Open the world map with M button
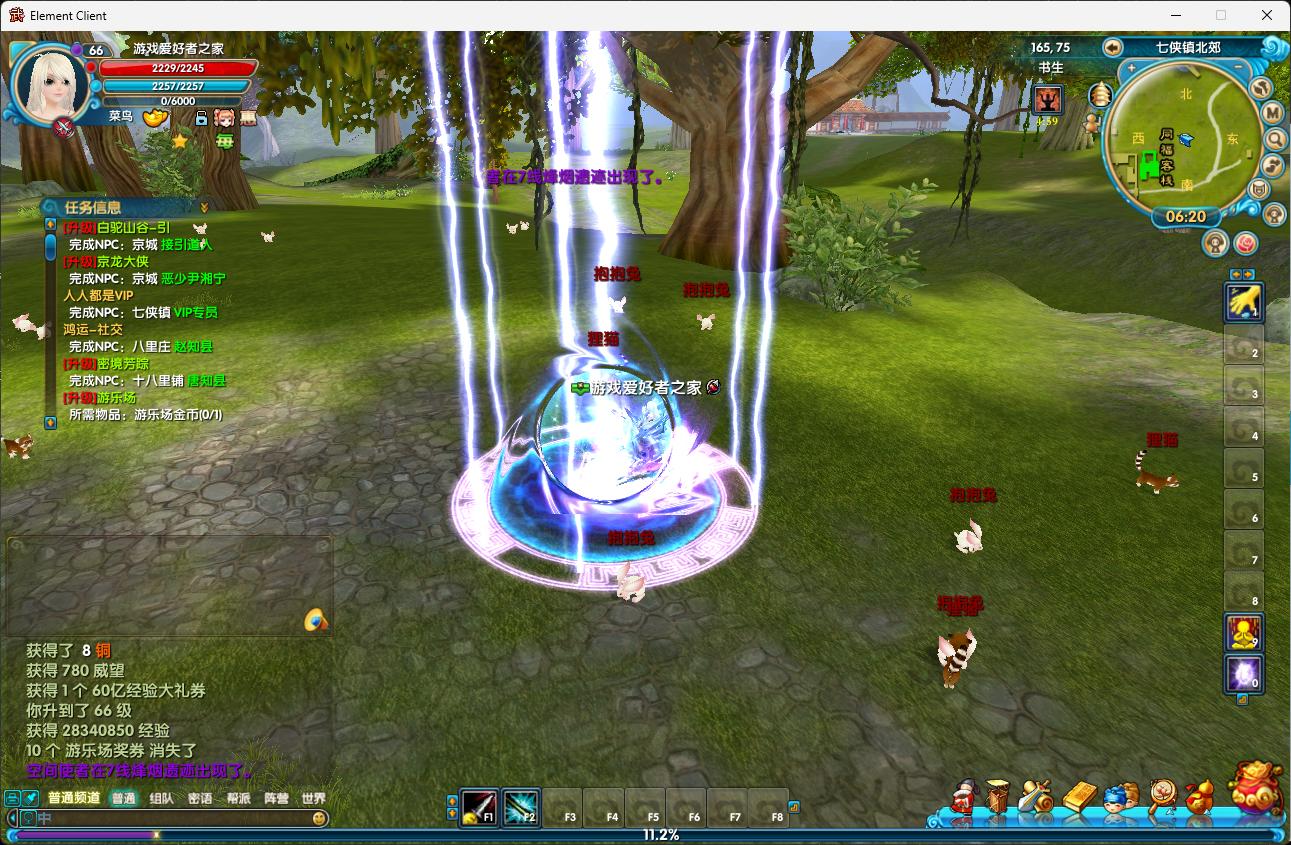Viewport: 1291px width, 845px height. pos(1272,113)
